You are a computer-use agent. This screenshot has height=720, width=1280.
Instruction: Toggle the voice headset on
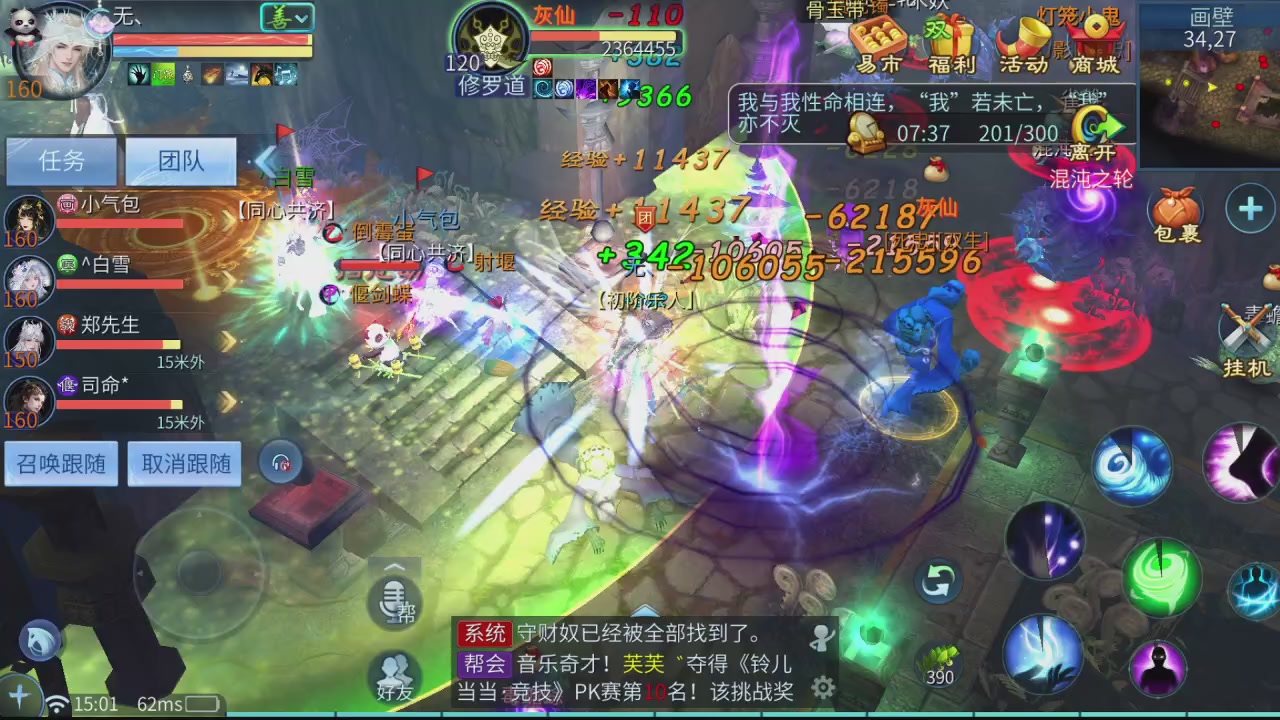click(x=280, y=462)
